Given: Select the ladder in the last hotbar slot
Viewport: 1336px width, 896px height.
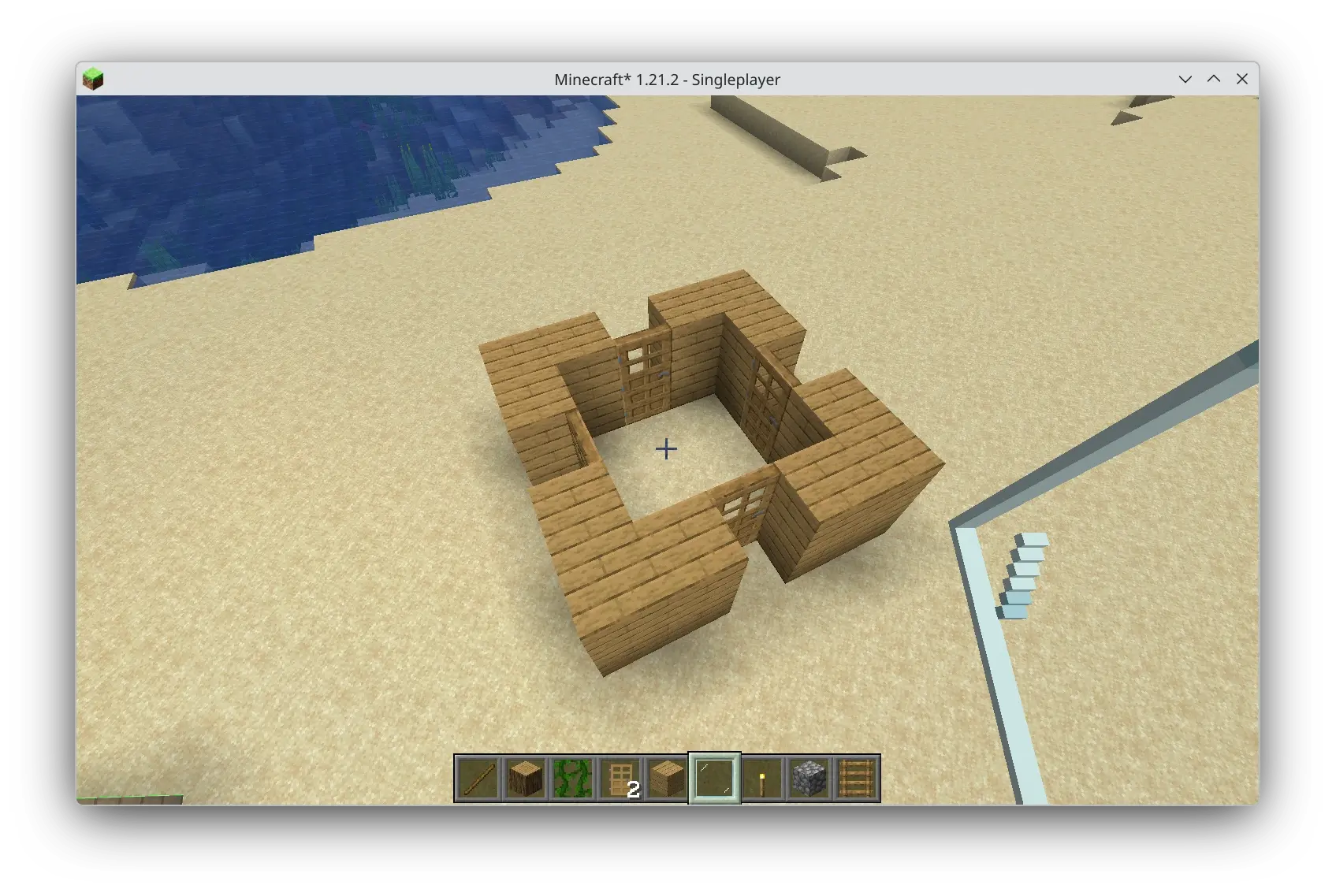Looking at the screenshot, I should pos(856,779).
